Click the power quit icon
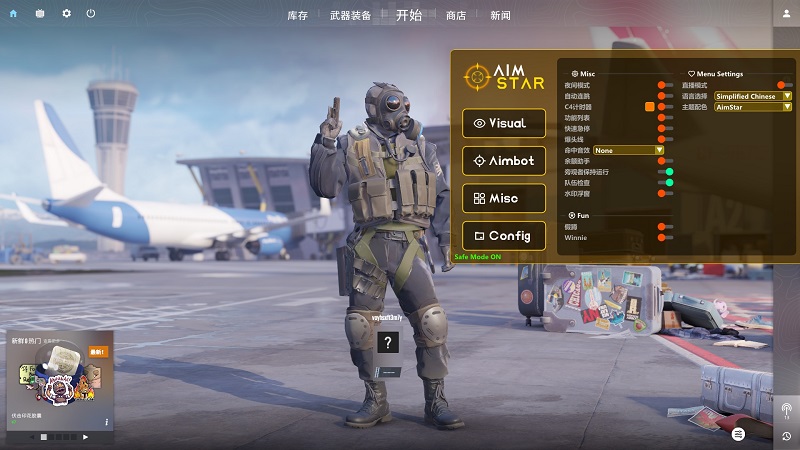The image size is (800, 450). pyautogui.click(x=91, y=13)
